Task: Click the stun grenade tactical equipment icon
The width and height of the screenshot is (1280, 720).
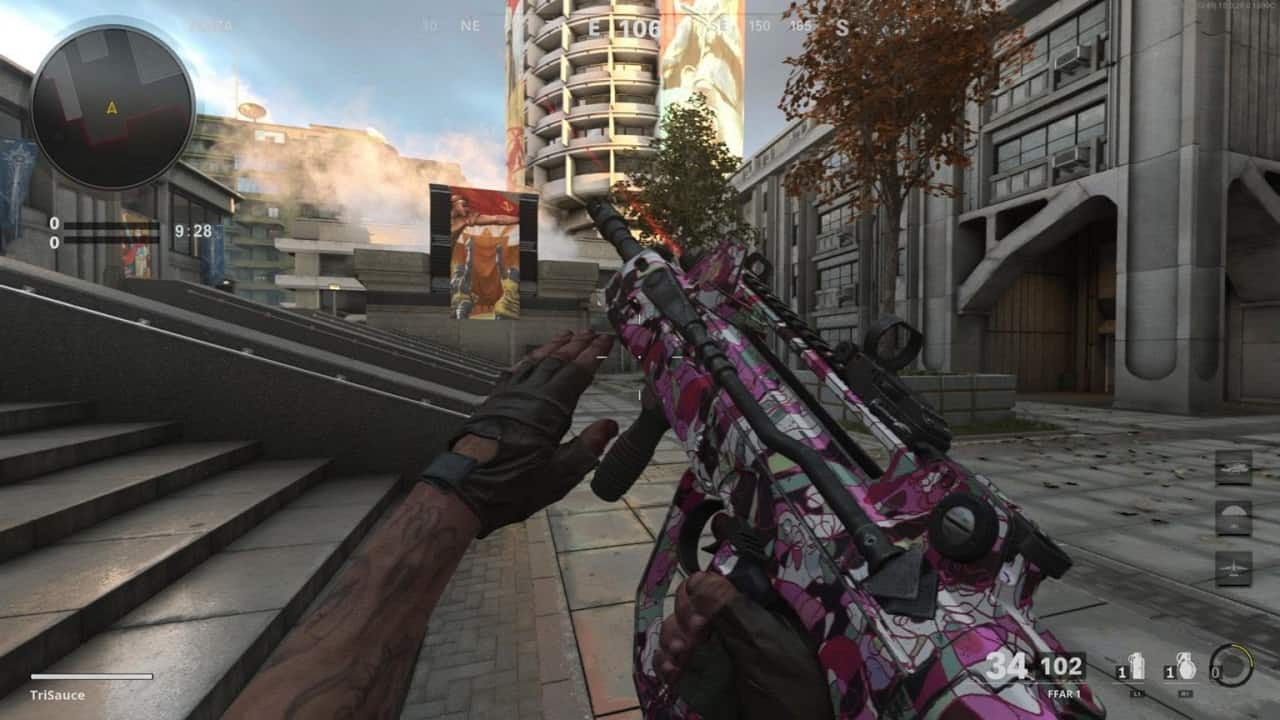Action: tap(1137, 665)
